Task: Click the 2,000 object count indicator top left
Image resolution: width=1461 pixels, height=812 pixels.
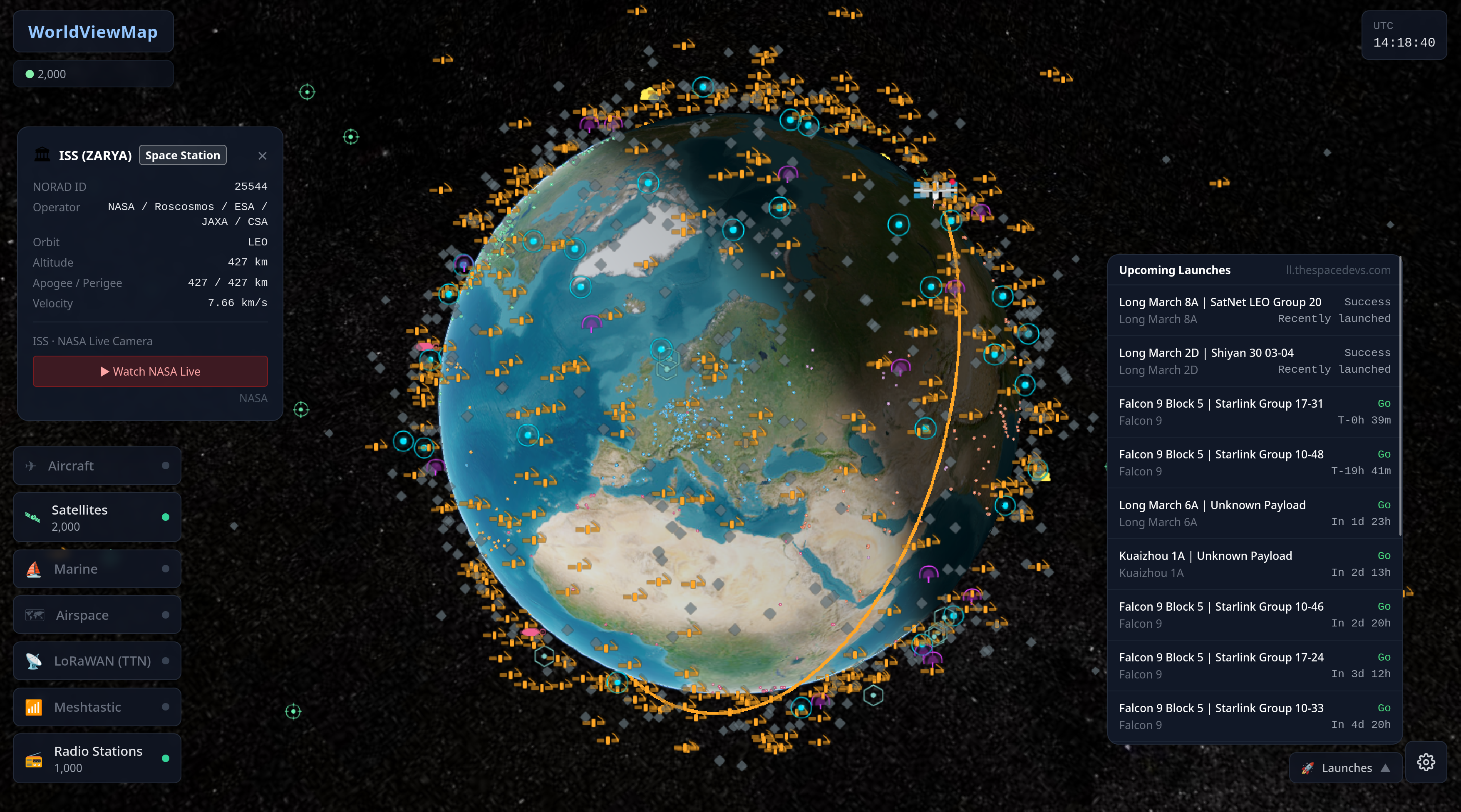Action: click(93, 74)
